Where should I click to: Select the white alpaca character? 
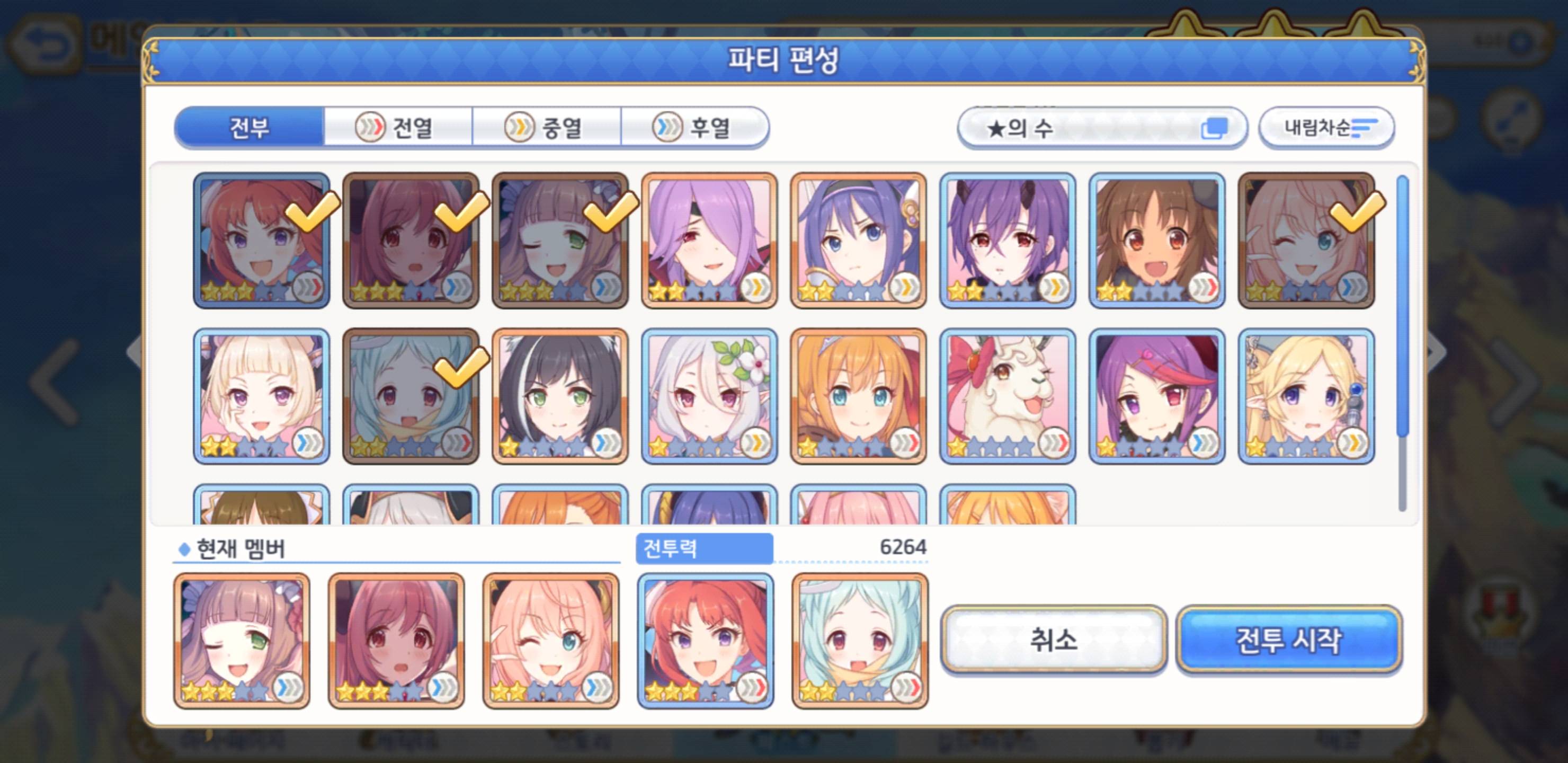1008,396
